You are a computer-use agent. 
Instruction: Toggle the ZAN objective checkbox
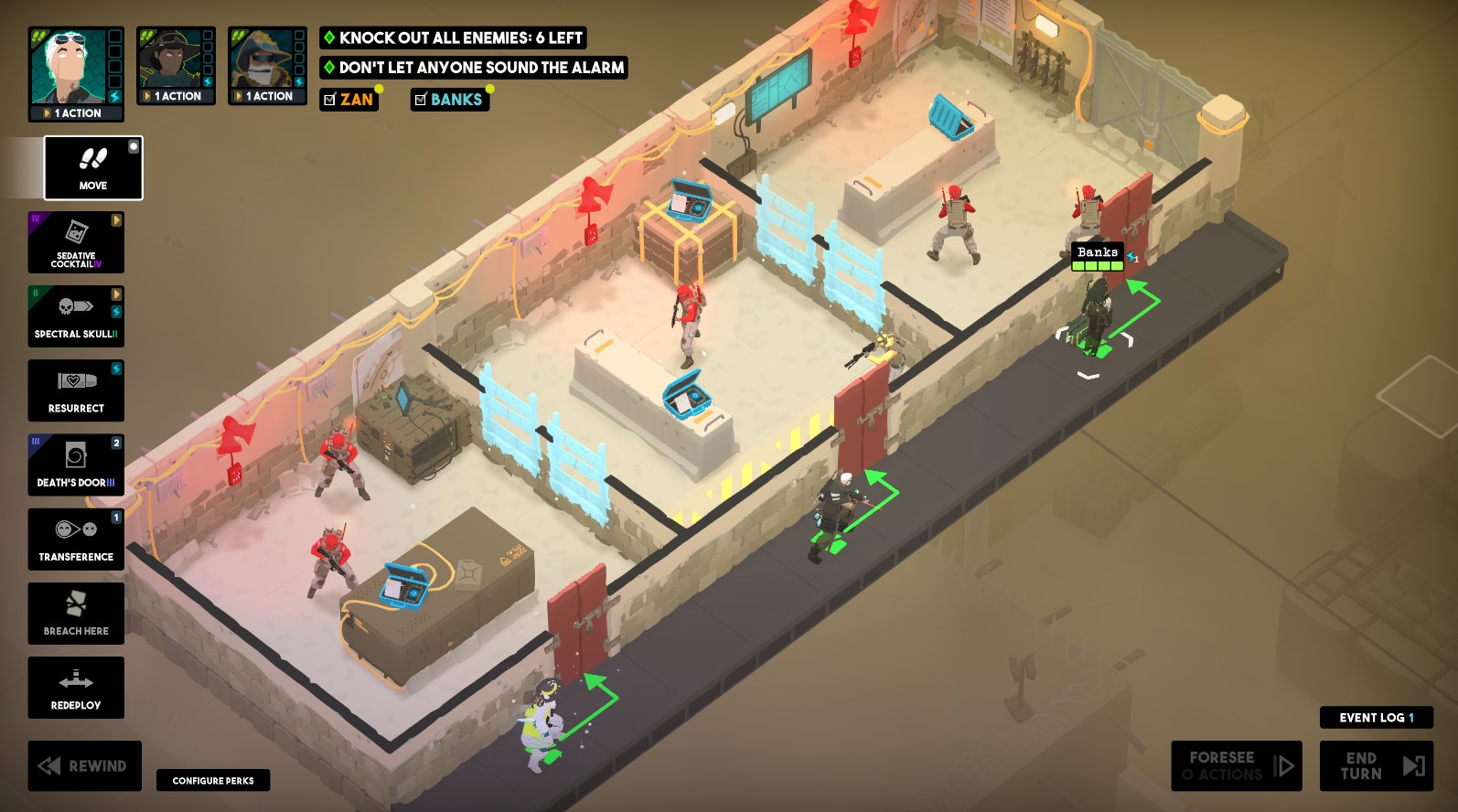pos(329,100)
